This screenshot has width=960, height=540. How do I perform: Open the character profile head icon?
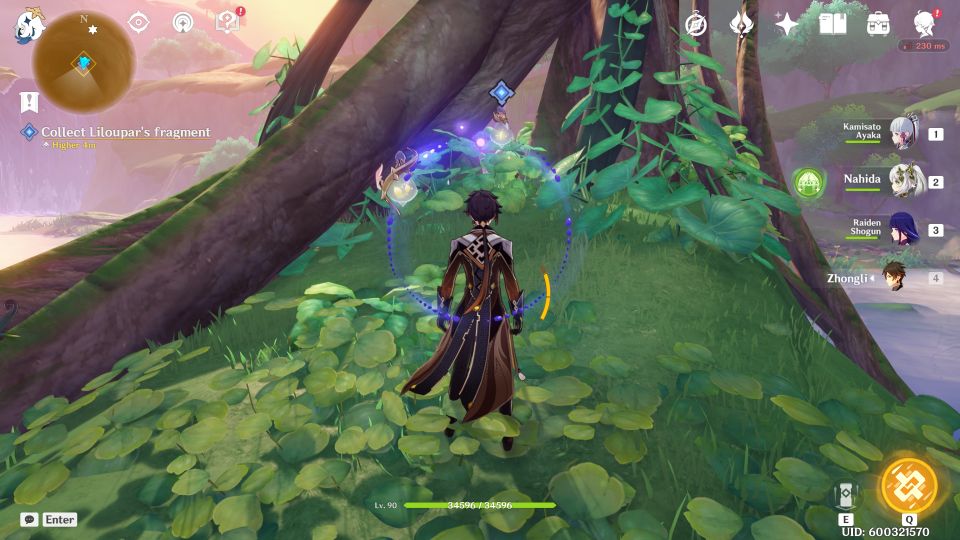click(x=925, y=24)
